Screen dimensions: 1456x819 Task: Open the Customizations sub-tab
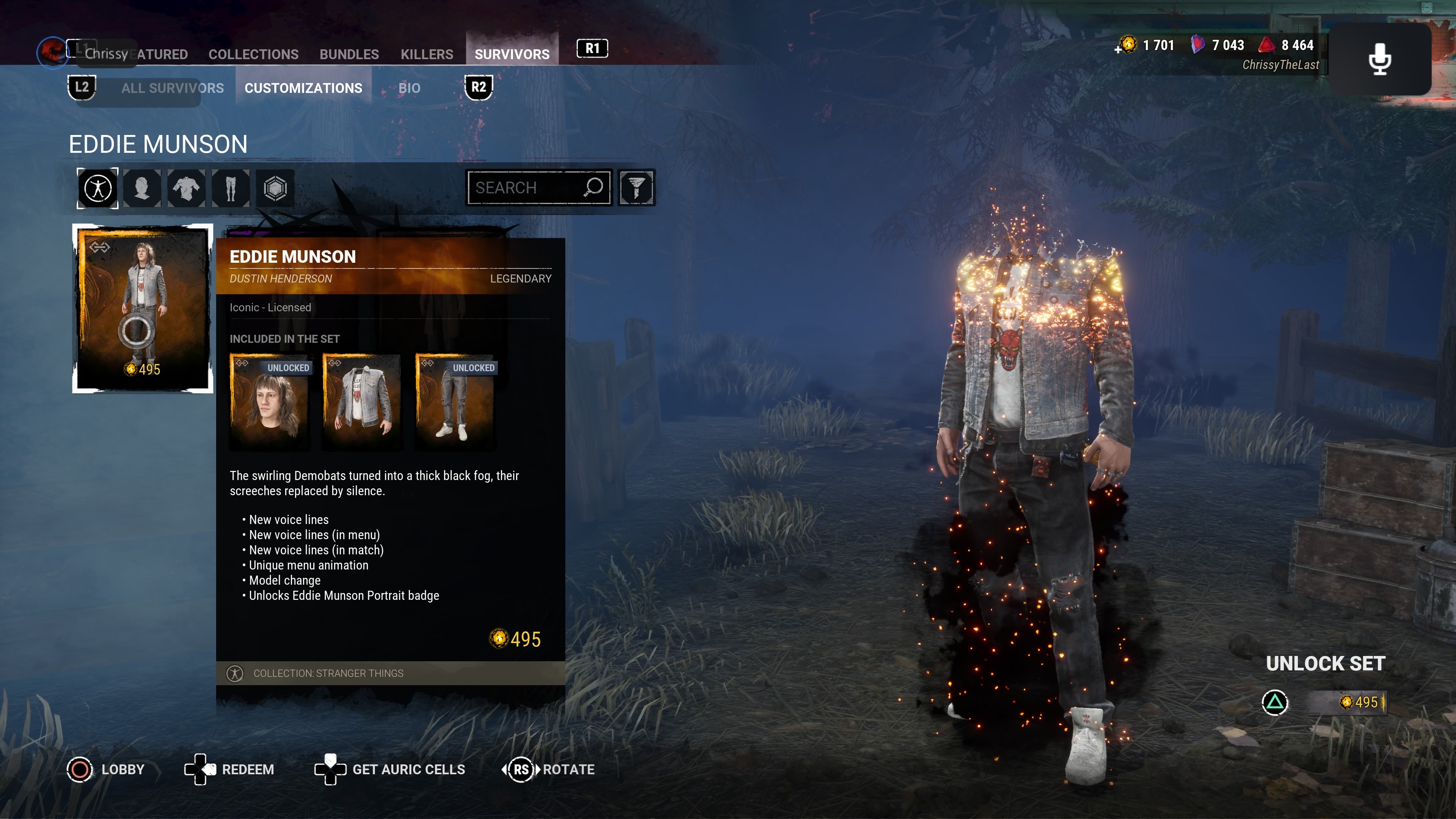click(x=303, y=88)
